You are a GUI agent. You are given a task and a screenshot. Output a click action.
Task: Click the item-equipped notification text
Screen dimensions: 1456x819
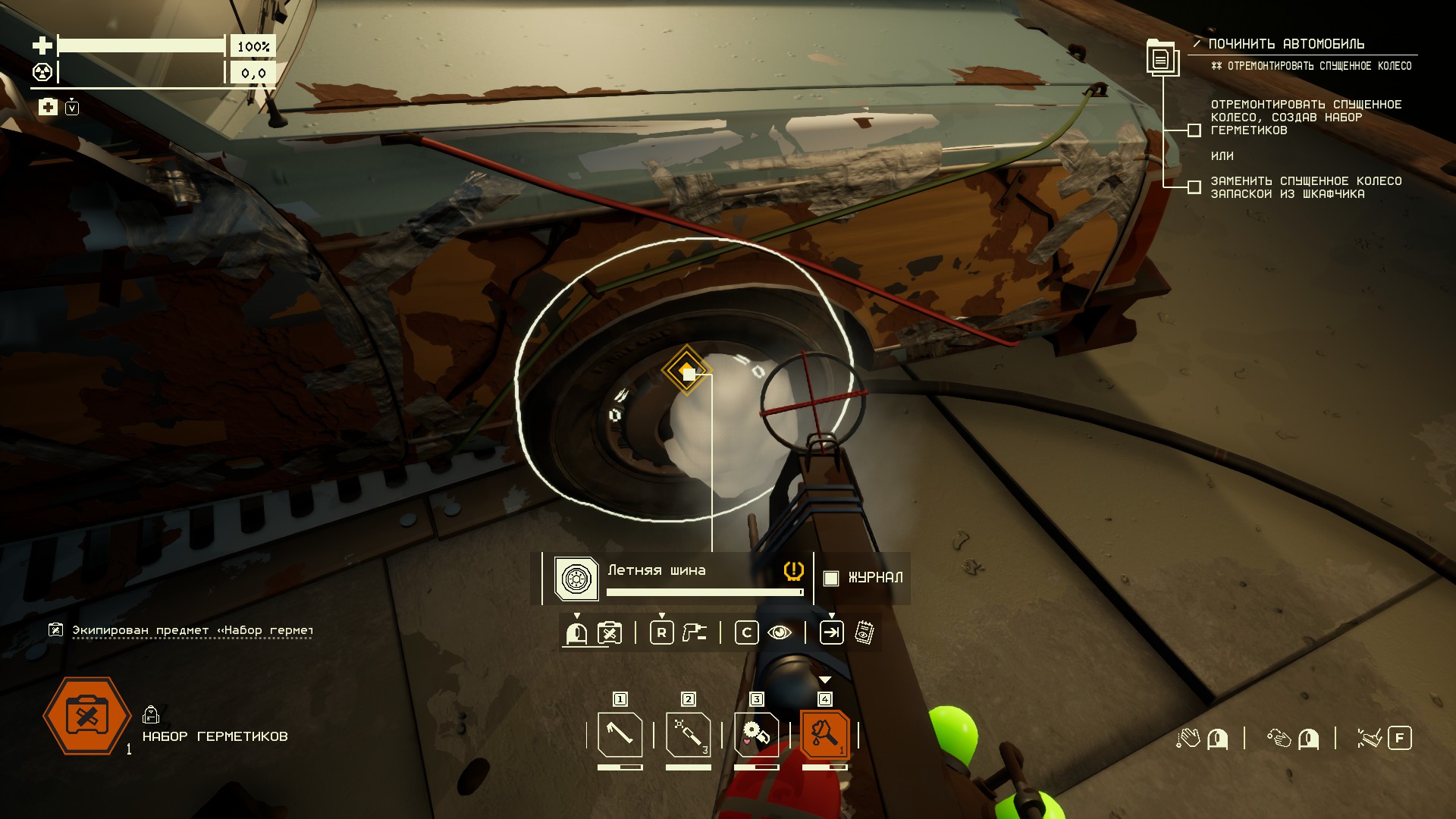coord(192,630)
